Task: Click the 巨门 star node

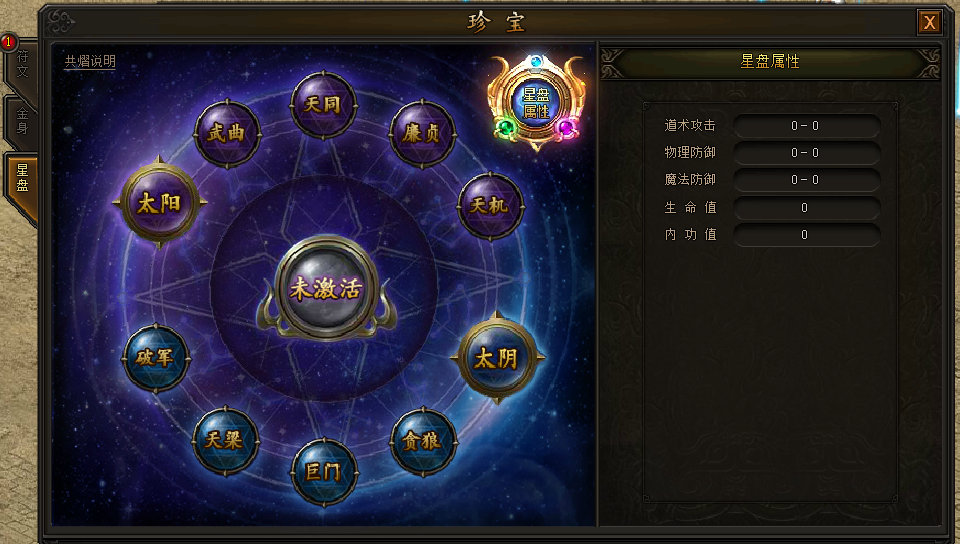Action: click(324, 470)
